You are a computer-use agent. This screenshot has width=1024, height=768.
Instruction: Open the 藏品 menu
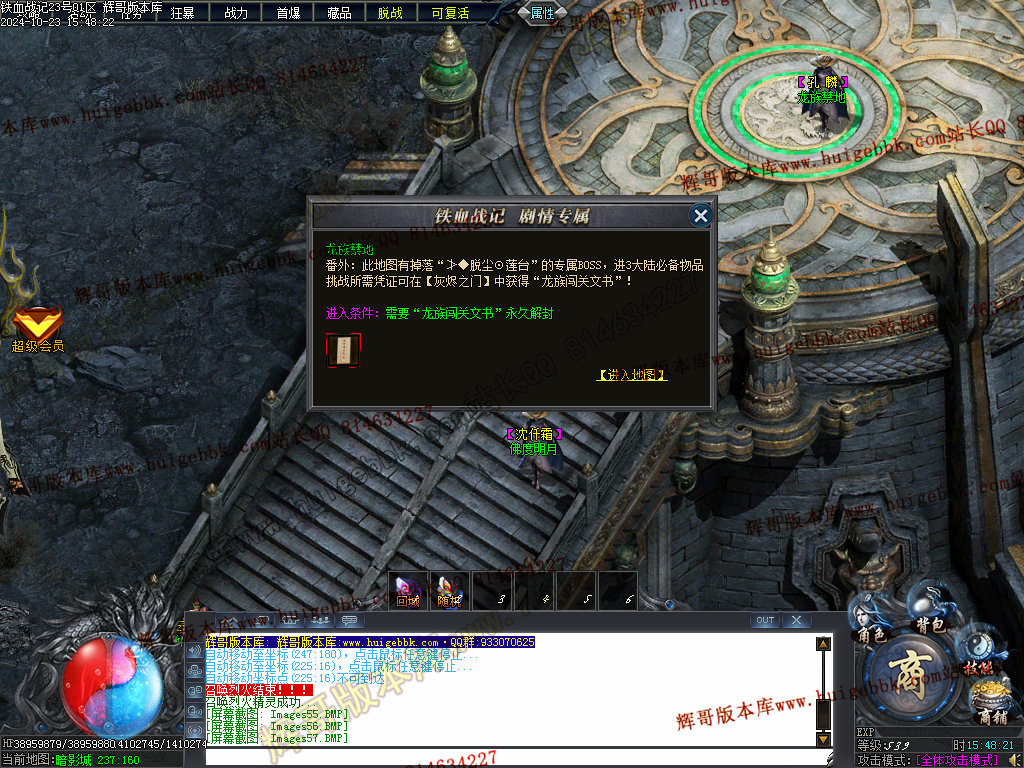pyautogui.click(x=339, y=13)
